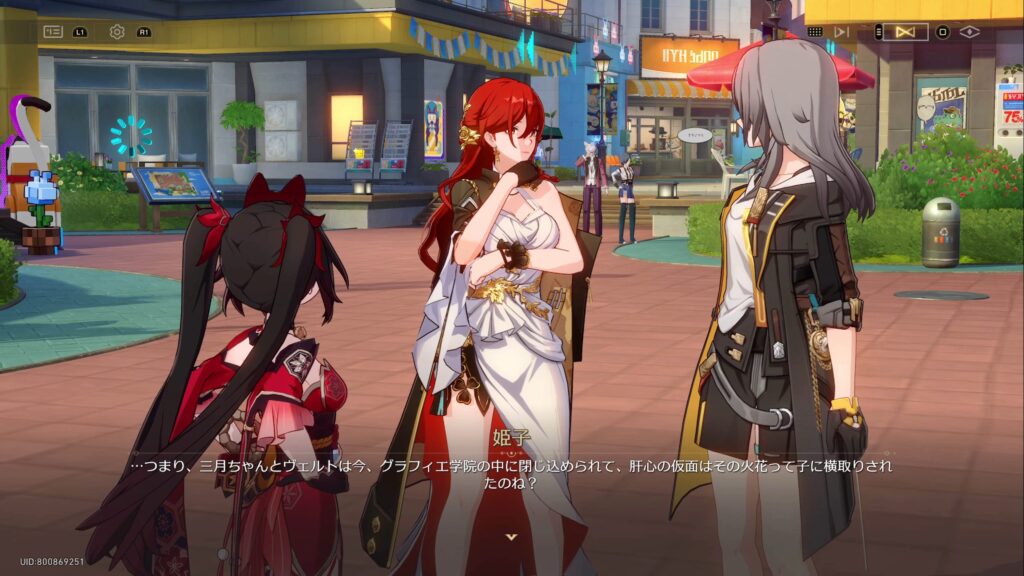Toggle the highlighted auto-play bowtie button

click(905, 32)
